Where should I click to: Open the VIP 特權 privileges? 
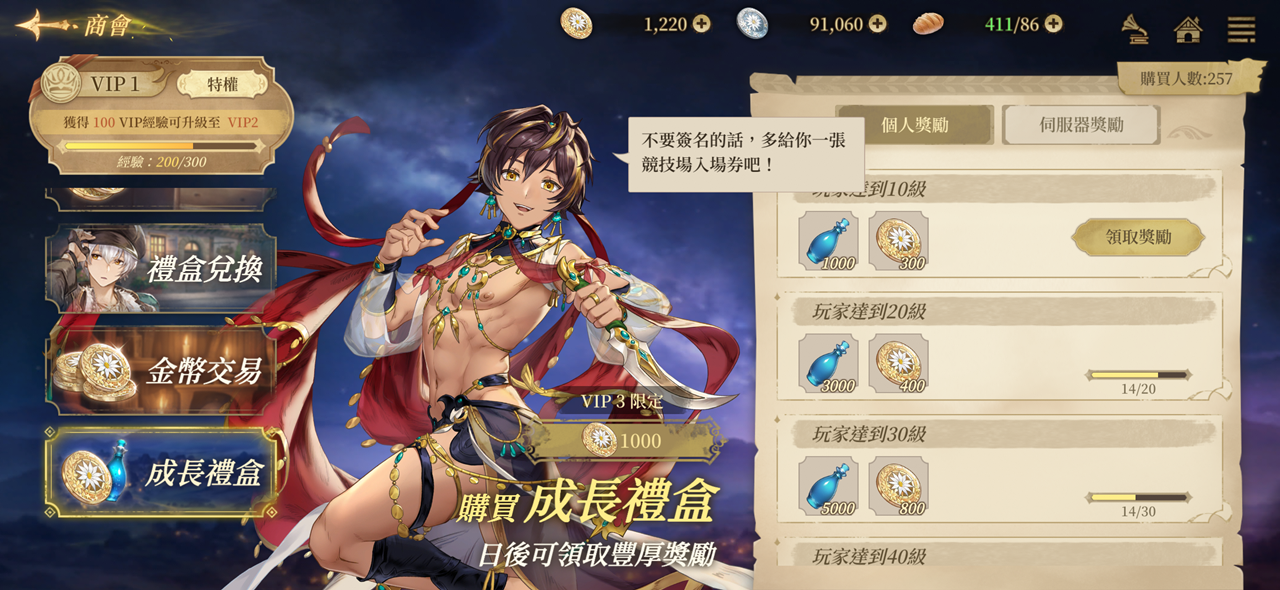[x=222, y=84]
